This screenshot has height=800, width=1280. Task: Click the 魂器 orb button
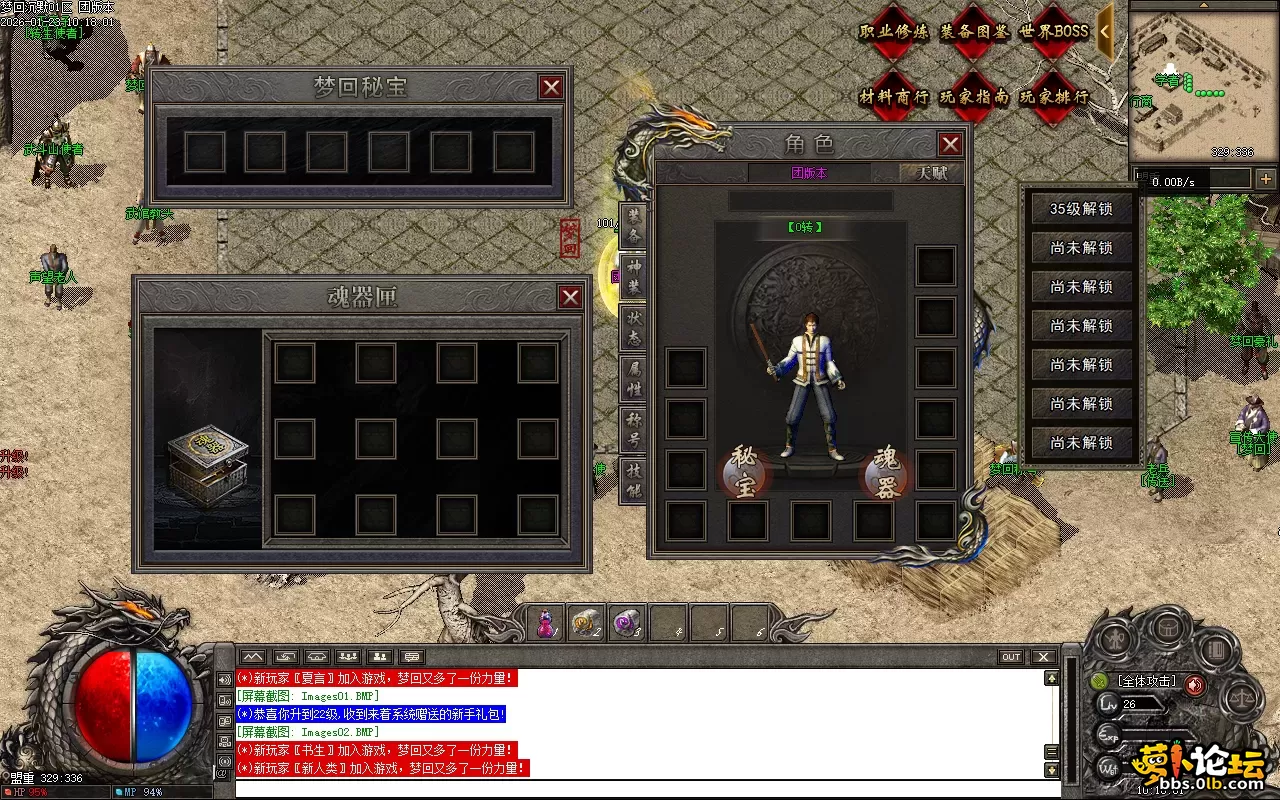click(x=887, y=473)
